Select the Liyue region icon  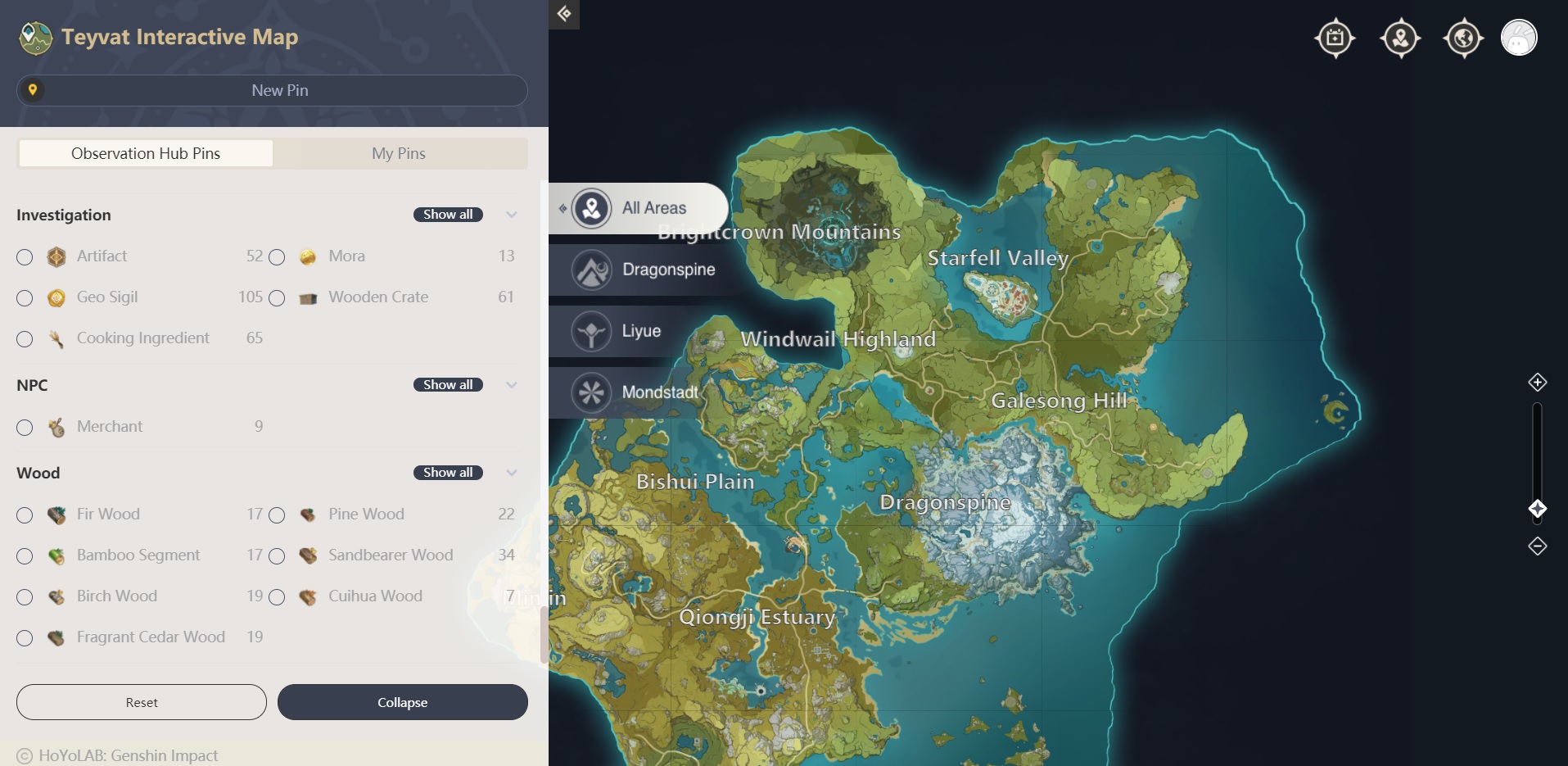pos(592,331)
